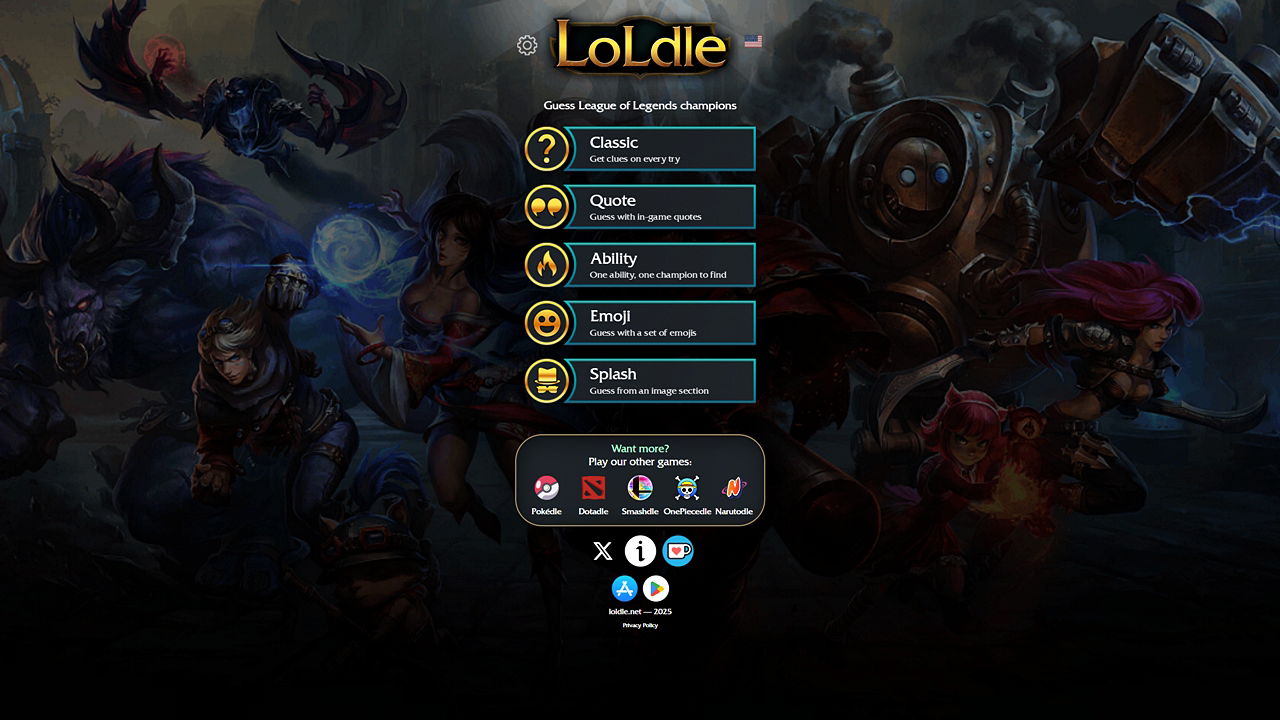1280x720 pixels.
Task: Play the Emoji game mode
Action: (x=640, y=323)
